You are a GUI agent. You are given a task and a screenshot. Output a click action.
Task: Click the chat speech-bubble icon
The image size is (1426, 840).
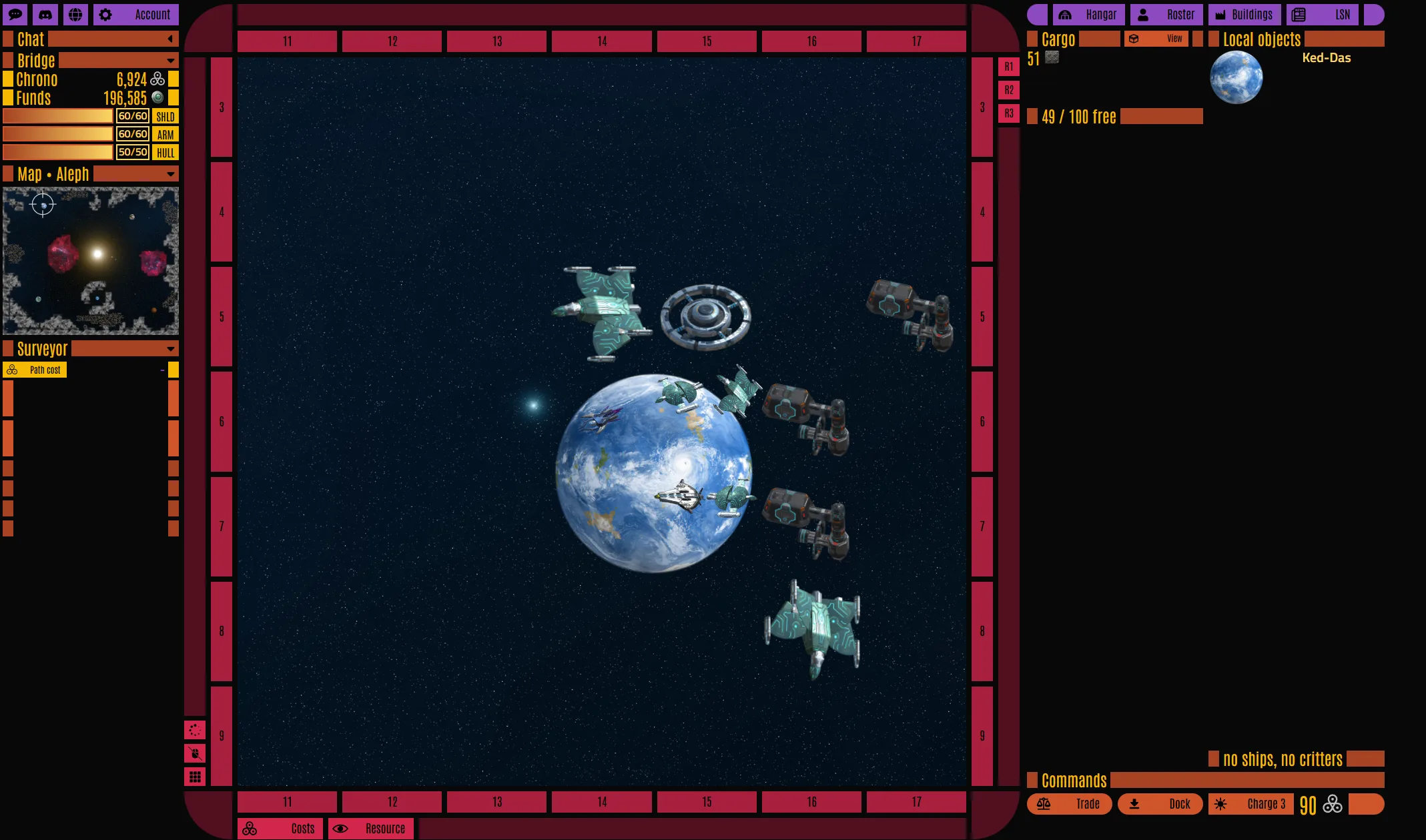click(15, 15)
